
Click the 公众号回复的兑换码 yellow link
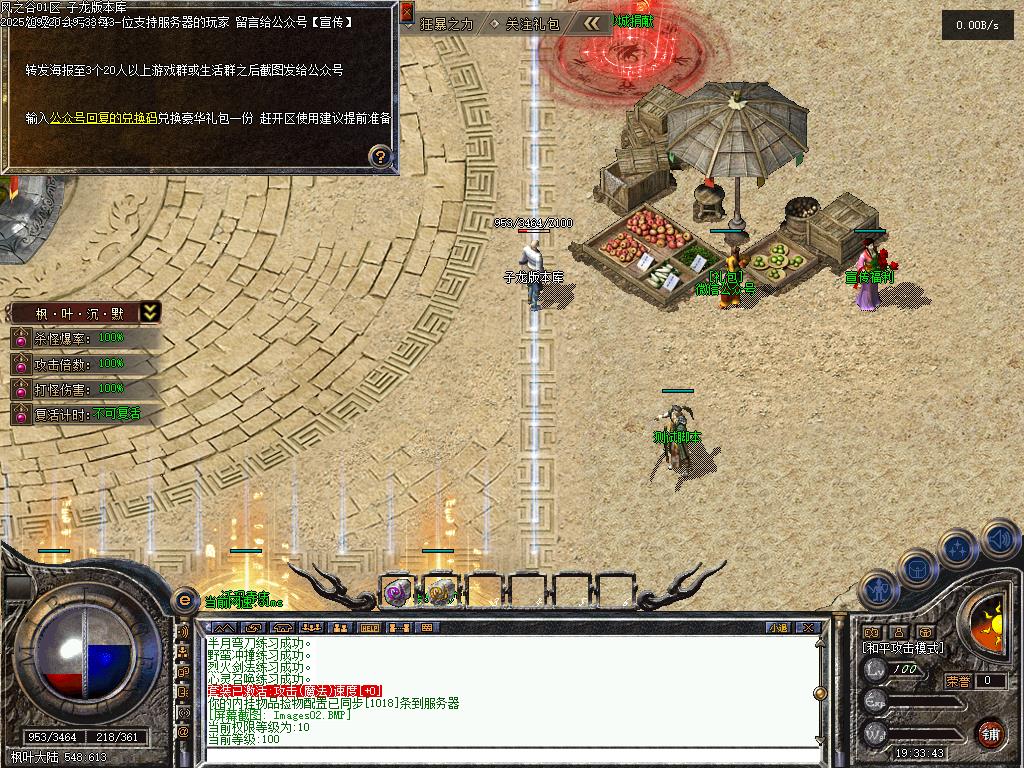103,118
